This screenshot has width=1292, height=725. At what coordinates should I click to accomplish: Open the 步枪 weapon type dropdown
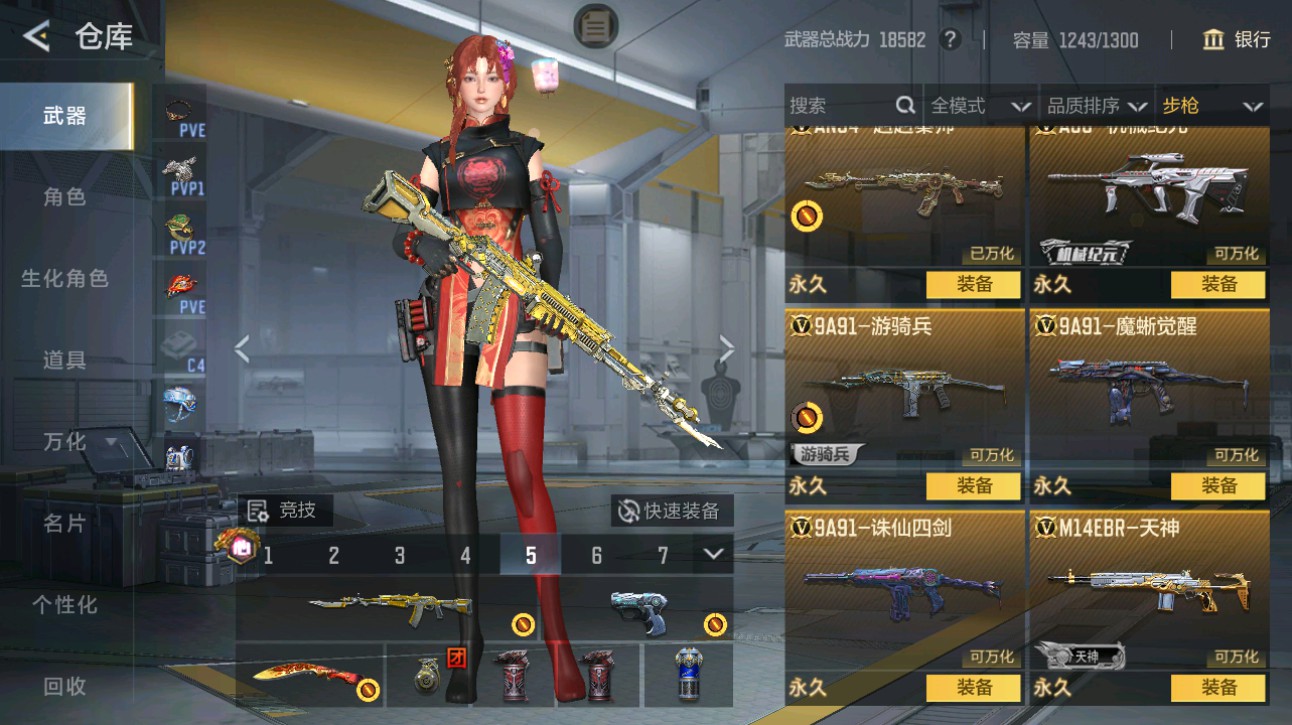(x=1212, y=106)
